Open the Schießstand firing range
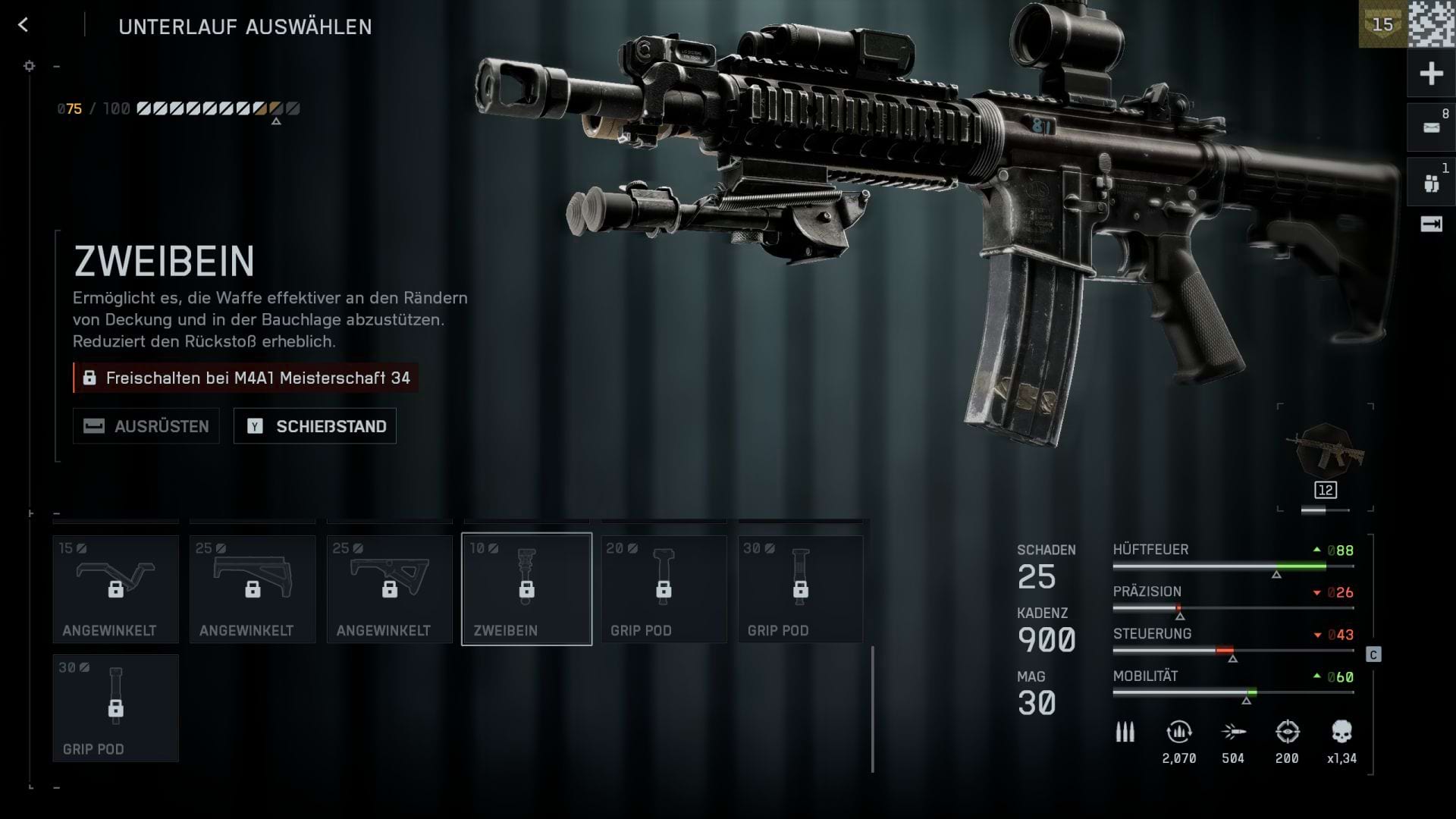Image resolution: width=1456 pixels, height=819 pixels. [x=315, y=426]
